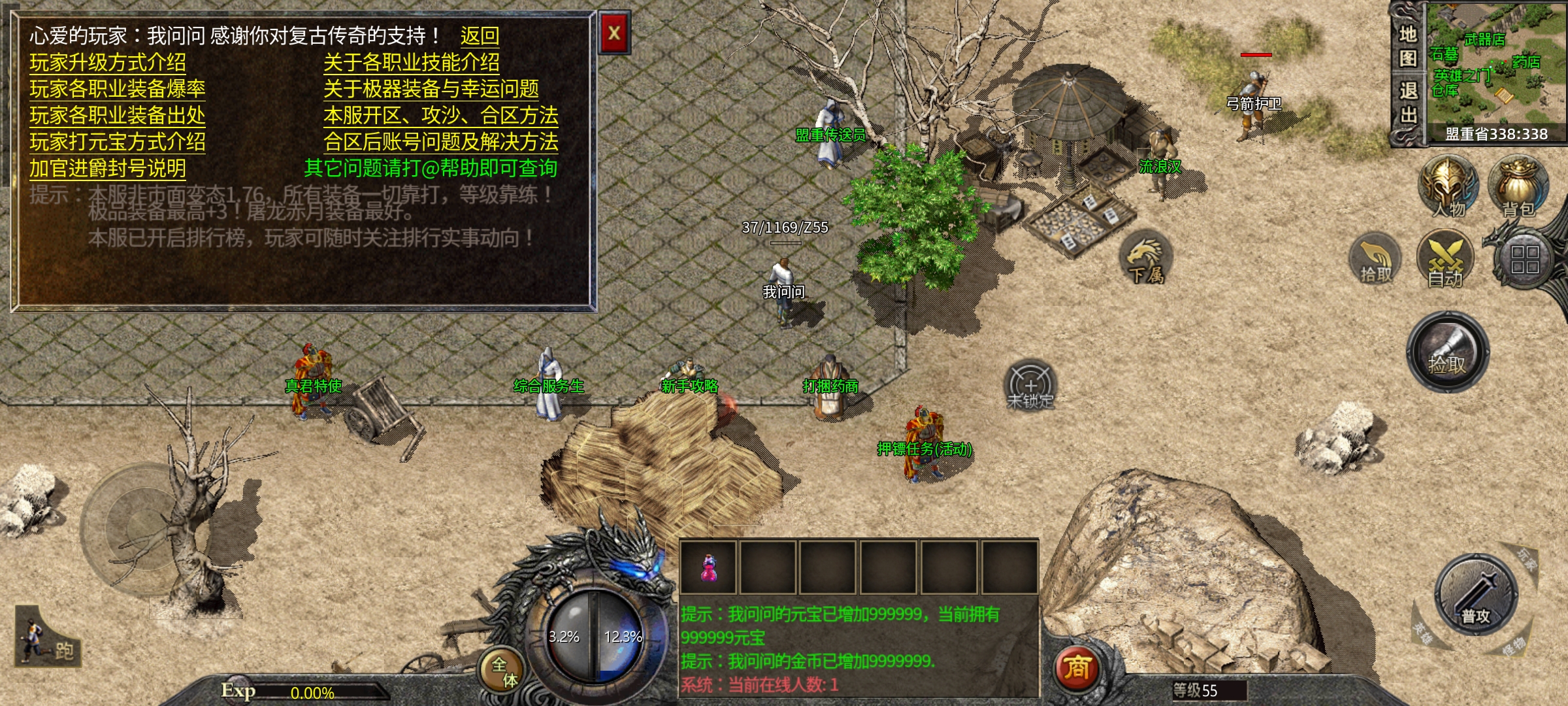Screen dimensions: 1568x706
Task: Open 合区后账号问题及解决方法 help topic
Action: click(441, 142)
